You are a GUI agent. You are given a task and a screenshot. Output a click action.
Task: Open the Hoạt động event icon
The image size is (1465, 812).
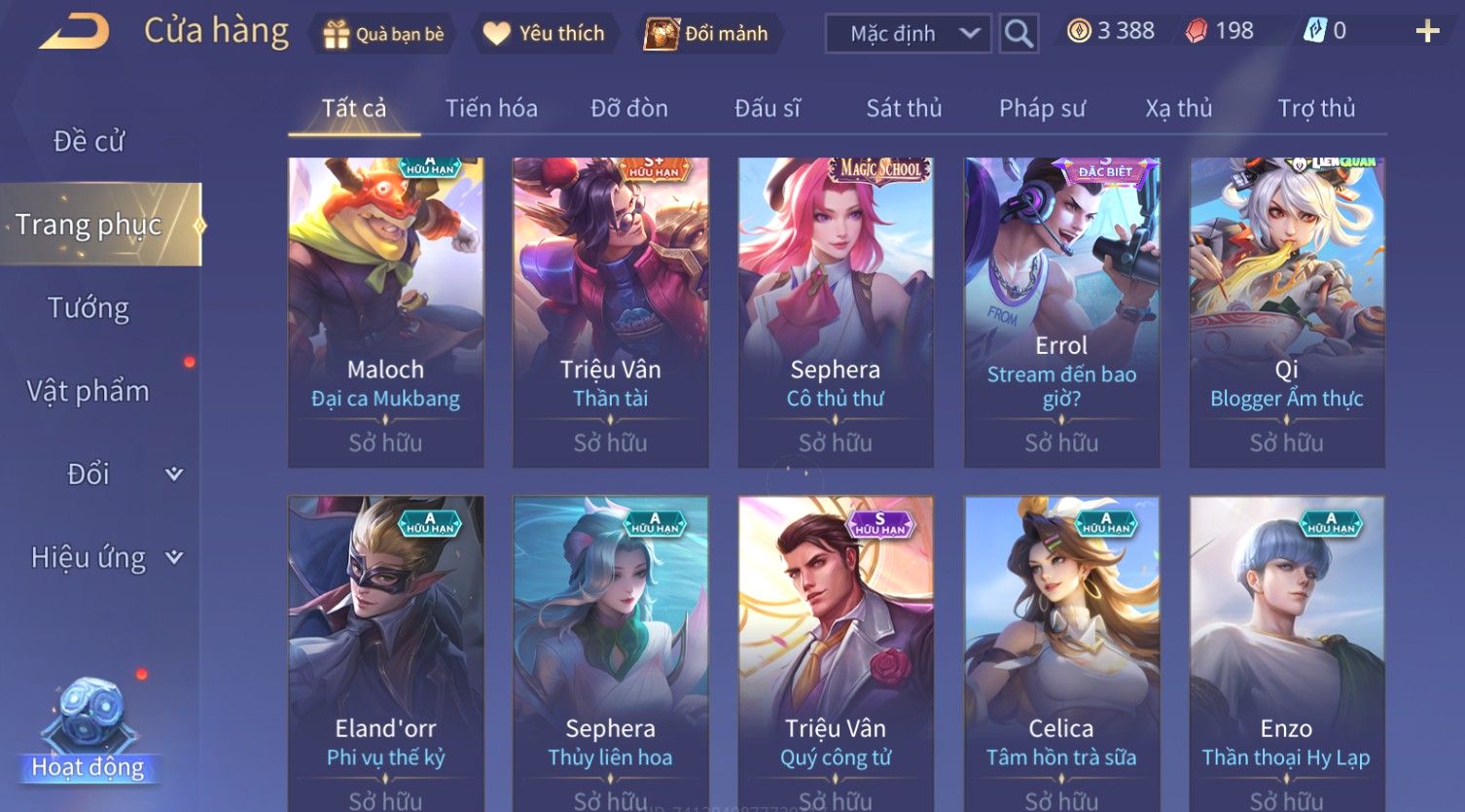coord(89,731)
